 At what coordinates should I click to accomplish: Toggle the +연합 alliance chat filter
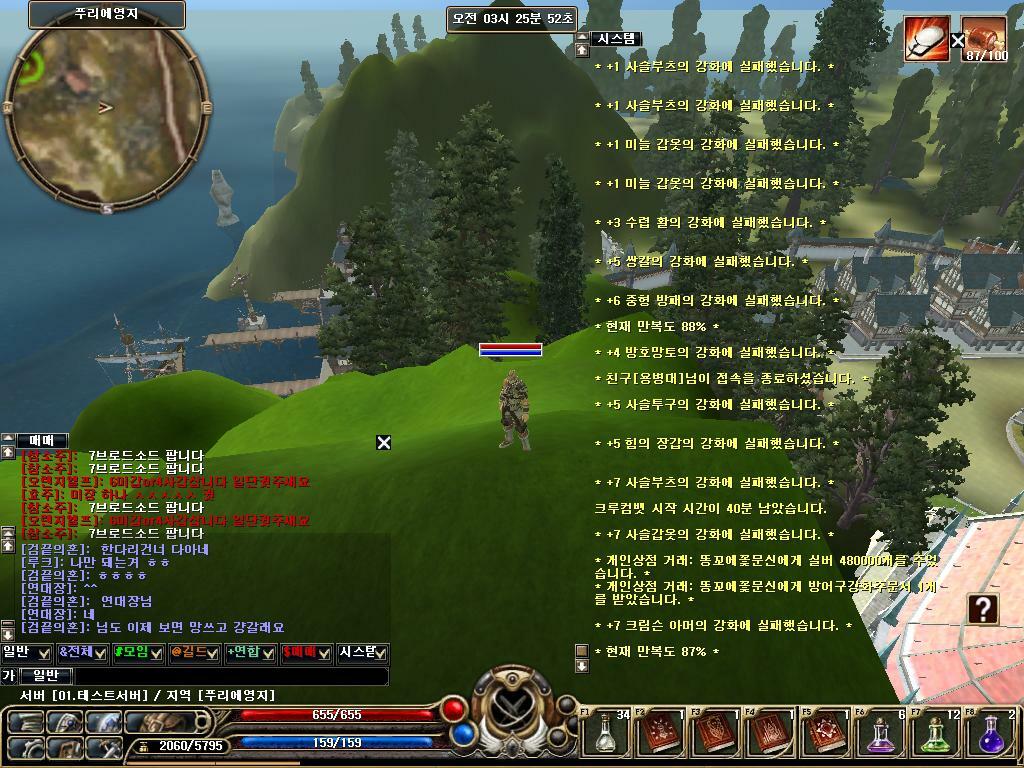pyautogui.click(x=250, y=653)
